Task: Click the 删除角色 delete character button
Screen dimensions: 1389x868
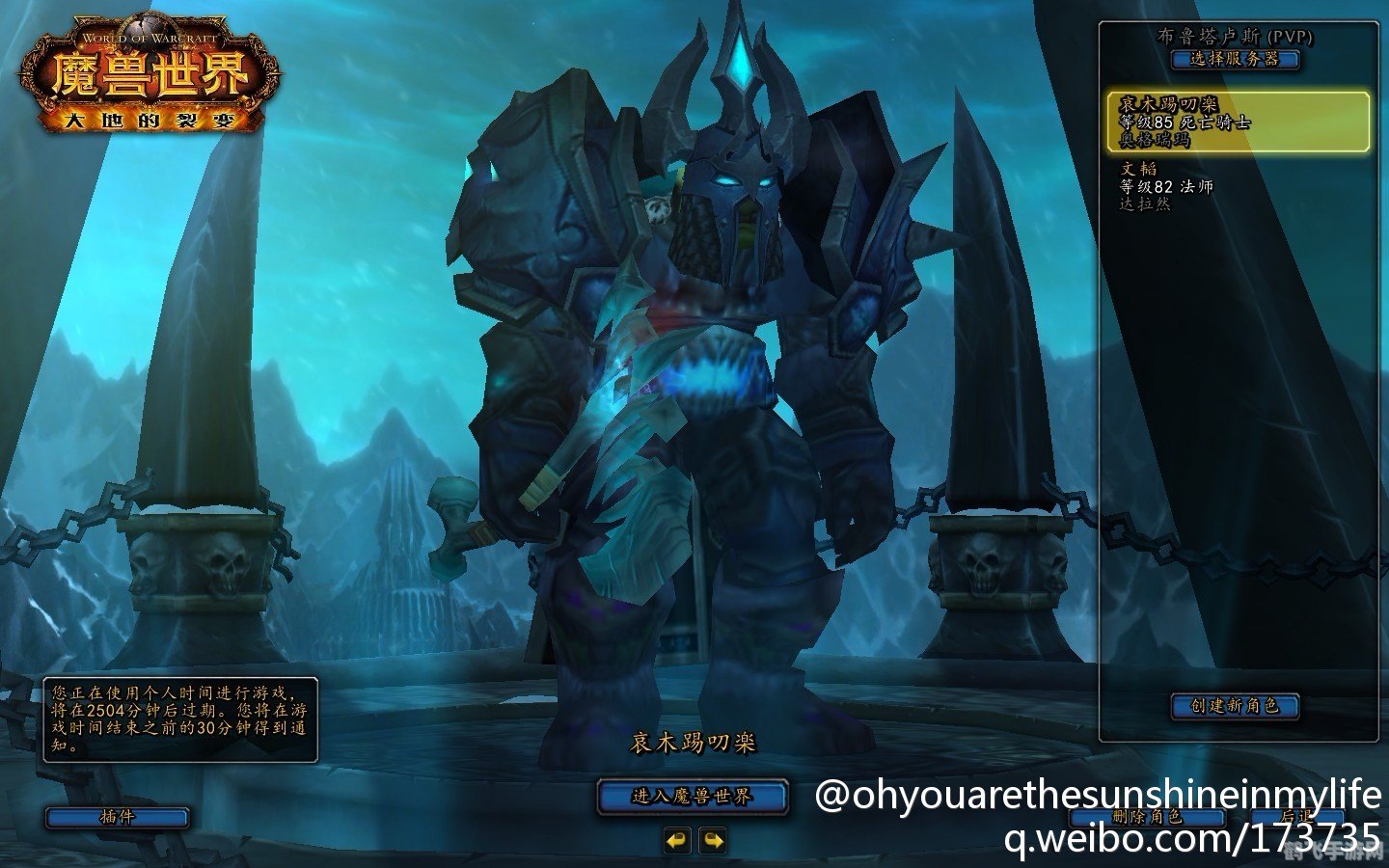Action: (x=1147, y=817)
